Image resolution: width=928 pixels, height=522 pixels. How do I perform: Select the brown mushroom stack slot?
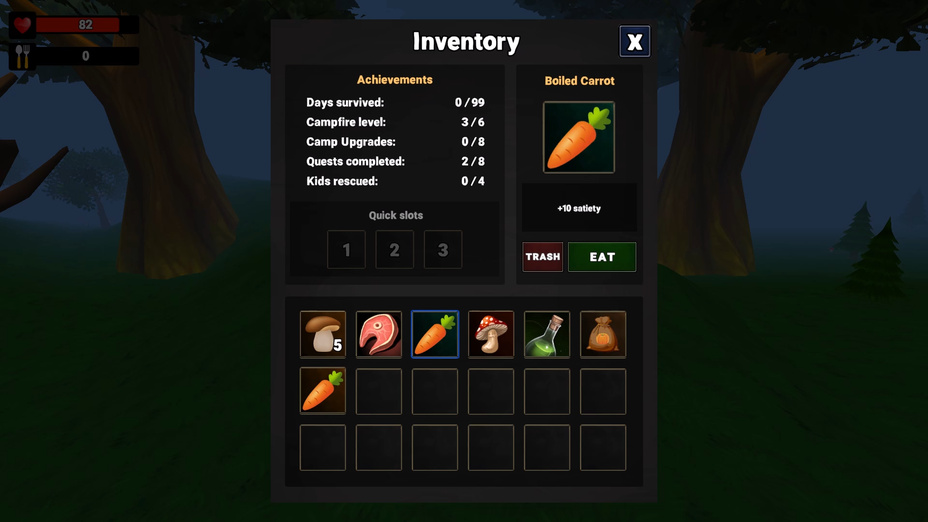pos(323,334)
